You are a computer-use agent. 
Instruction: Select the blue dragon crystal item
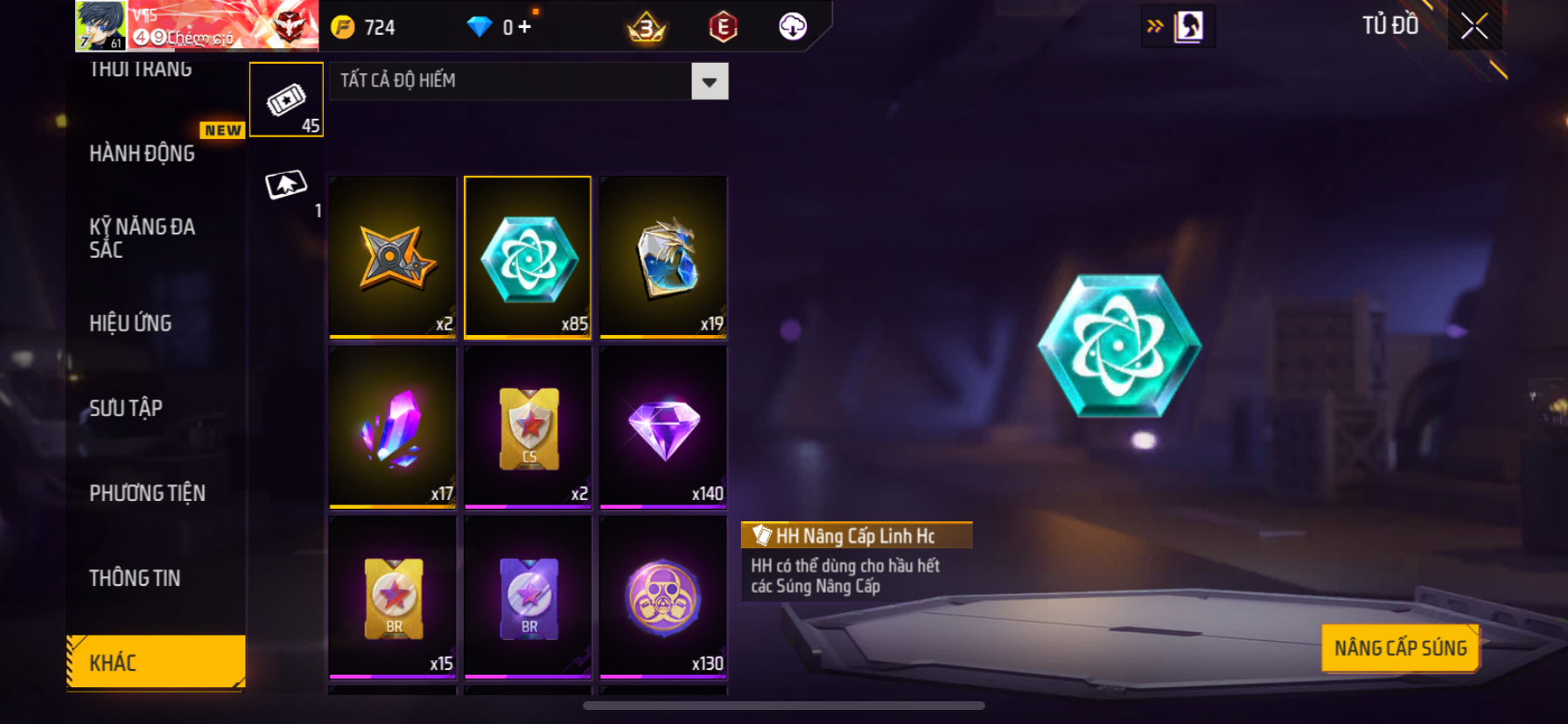[x=663, y=257]
